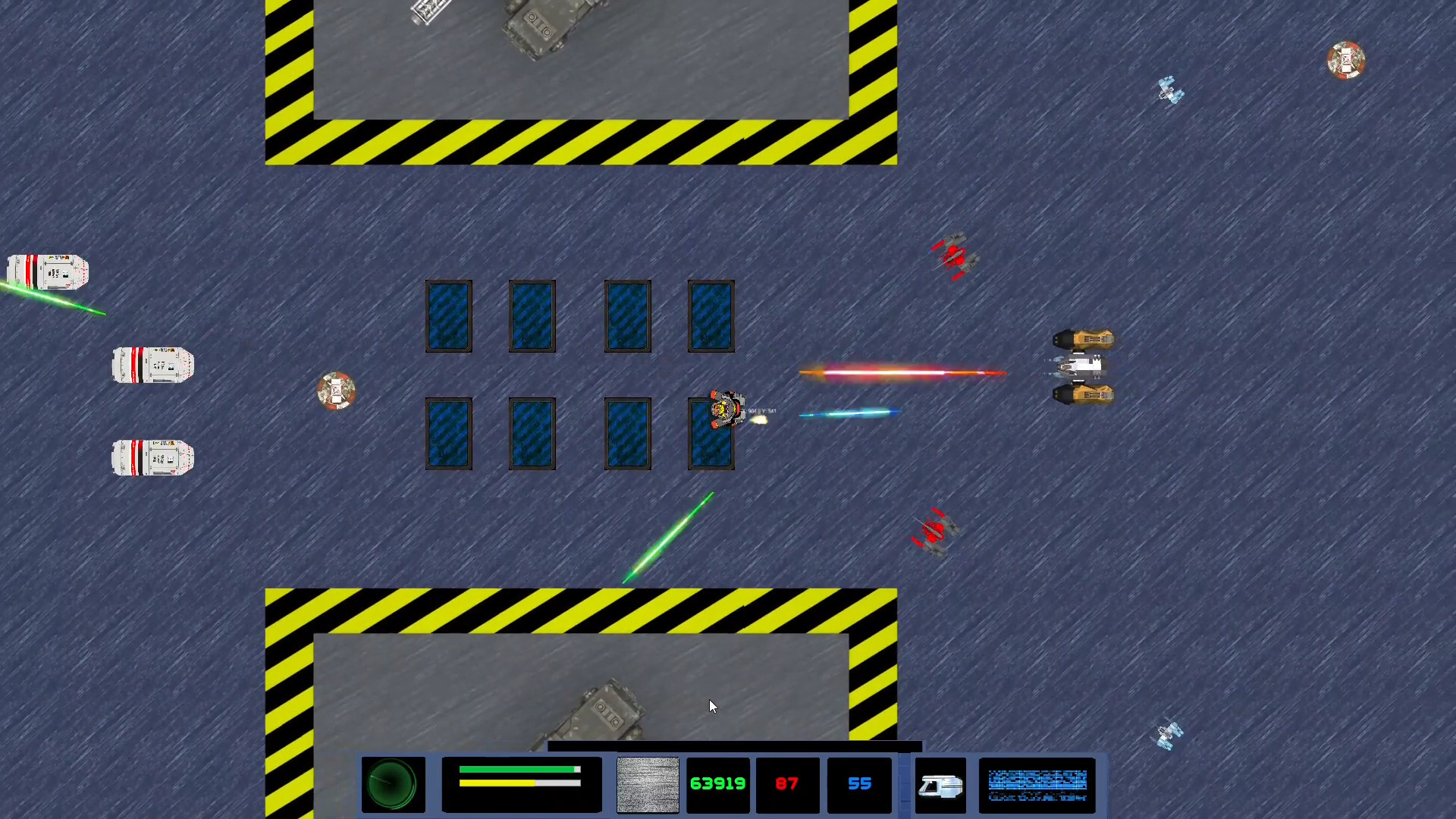1456x819 pixels.
Task: Select the topmost white cargo shuttle
Action: [x=48, y=271]
